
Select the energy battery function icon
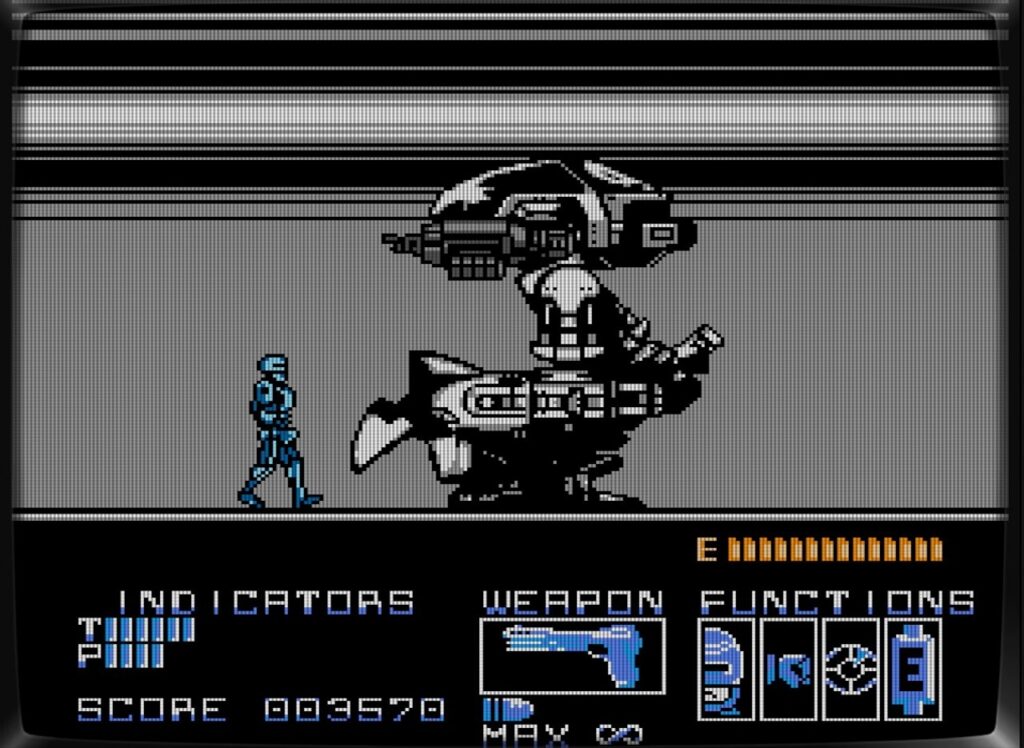pyautogui.click(x=911, y=669)
